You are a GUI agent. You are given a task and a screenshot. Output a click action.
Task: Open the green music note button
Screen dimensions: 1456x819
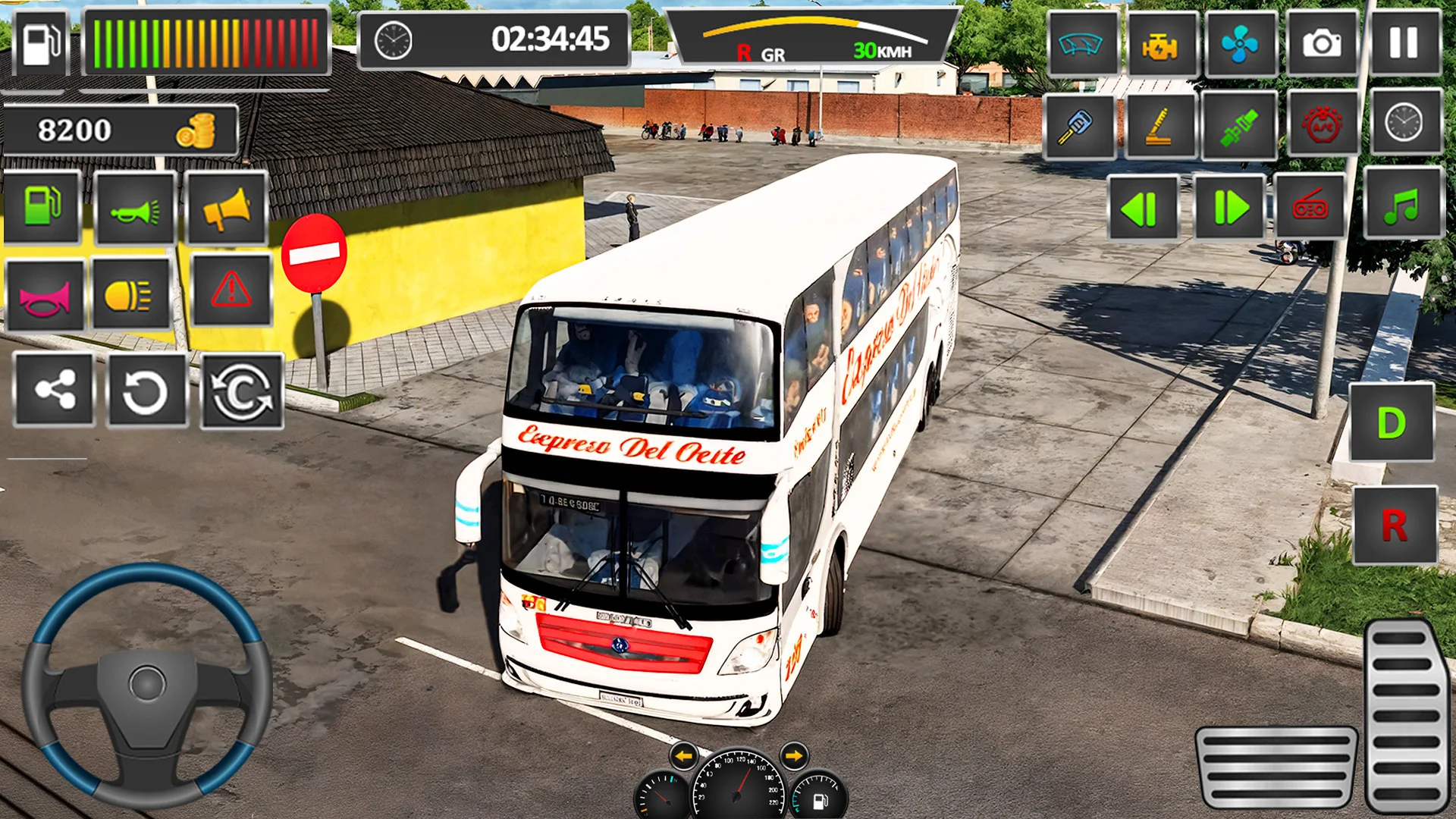[1402, 205]
